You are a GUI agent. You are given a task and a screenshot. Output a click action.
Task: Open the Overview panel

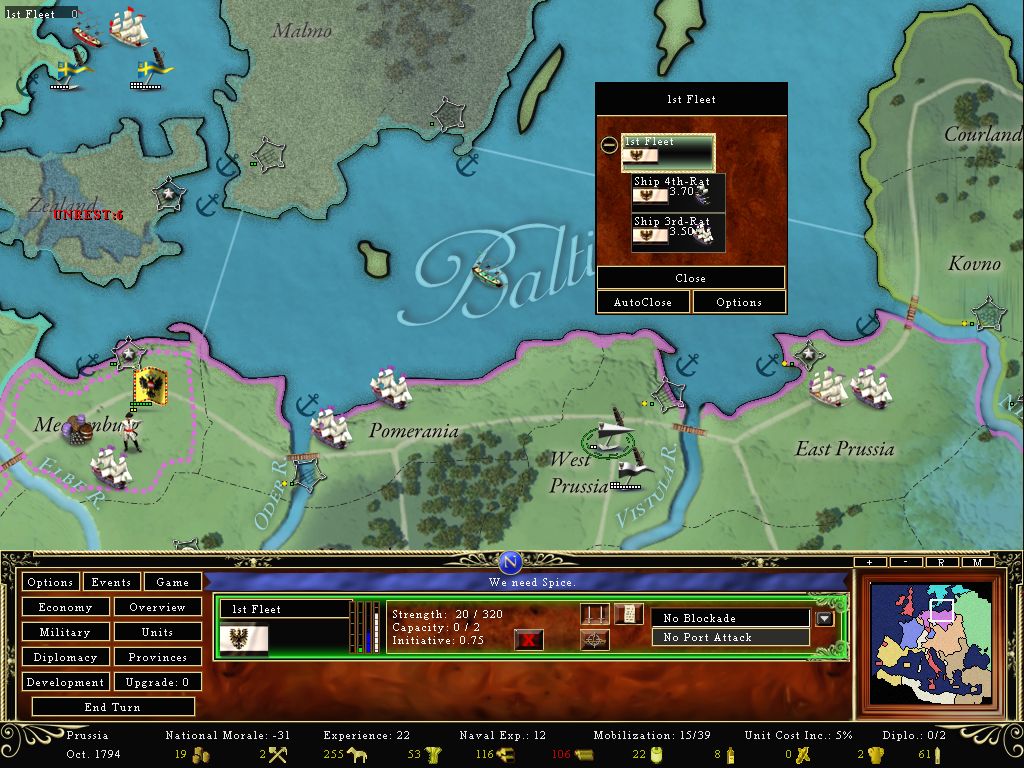(x=157, y=607)
